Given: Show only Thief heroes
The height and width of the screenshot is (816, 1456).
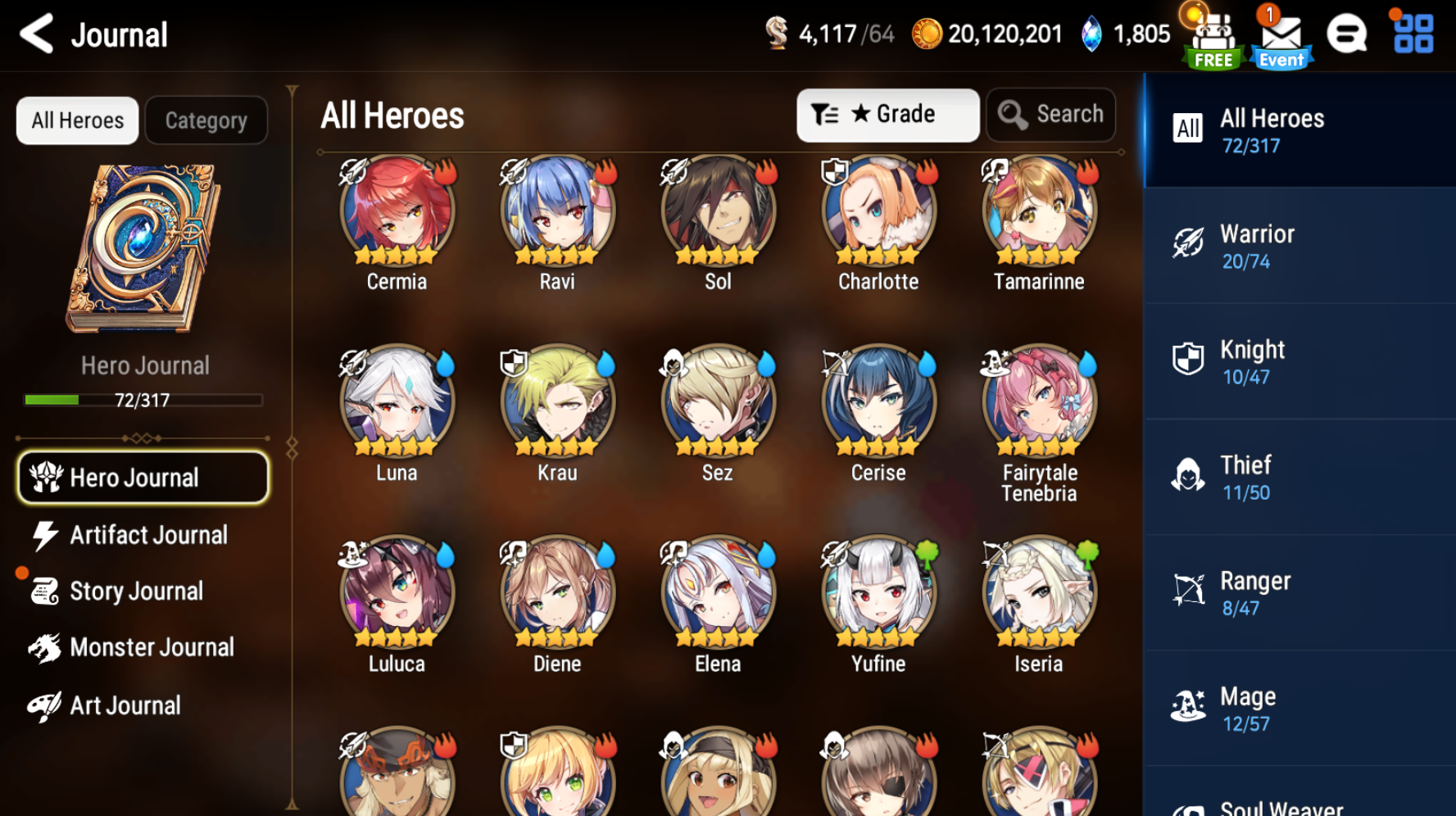Looking at the screenshot, I should click(1299, 478).
